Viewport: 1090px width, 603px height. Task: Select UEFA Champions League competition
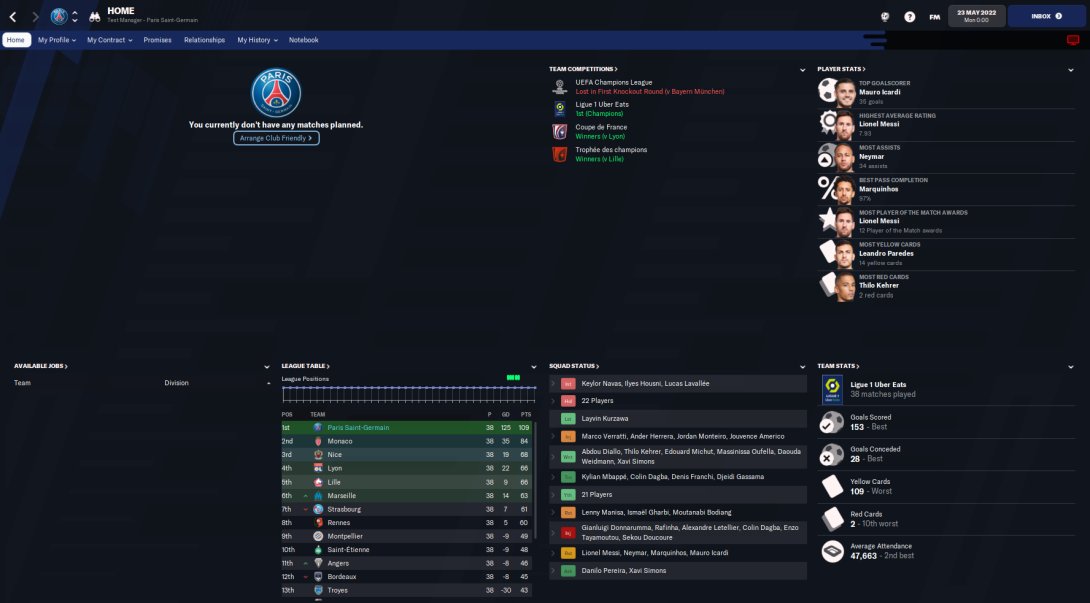point(614,82)
